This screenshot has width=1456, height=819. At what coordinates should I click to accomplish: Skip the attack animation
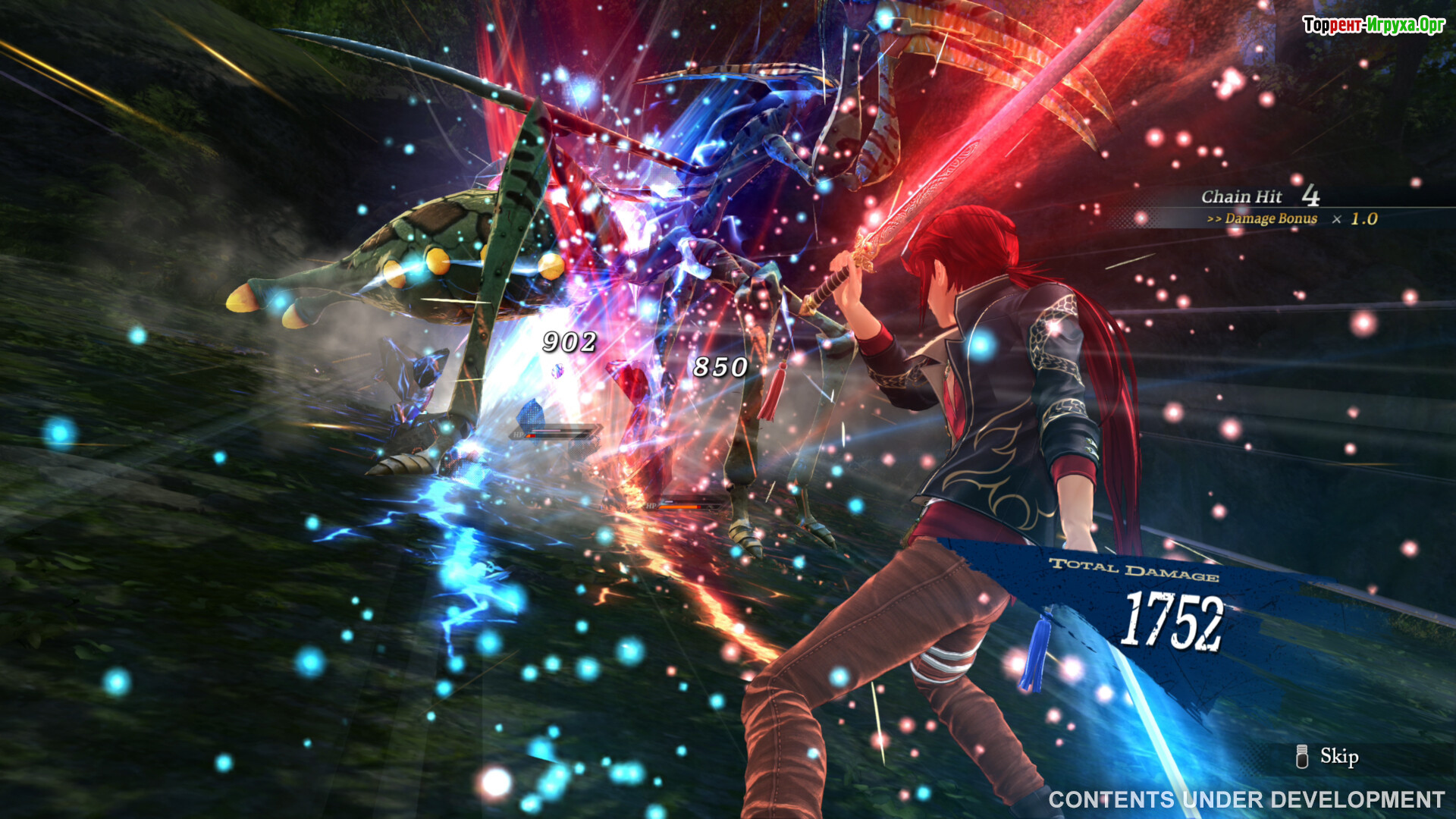pos(1329,756)
